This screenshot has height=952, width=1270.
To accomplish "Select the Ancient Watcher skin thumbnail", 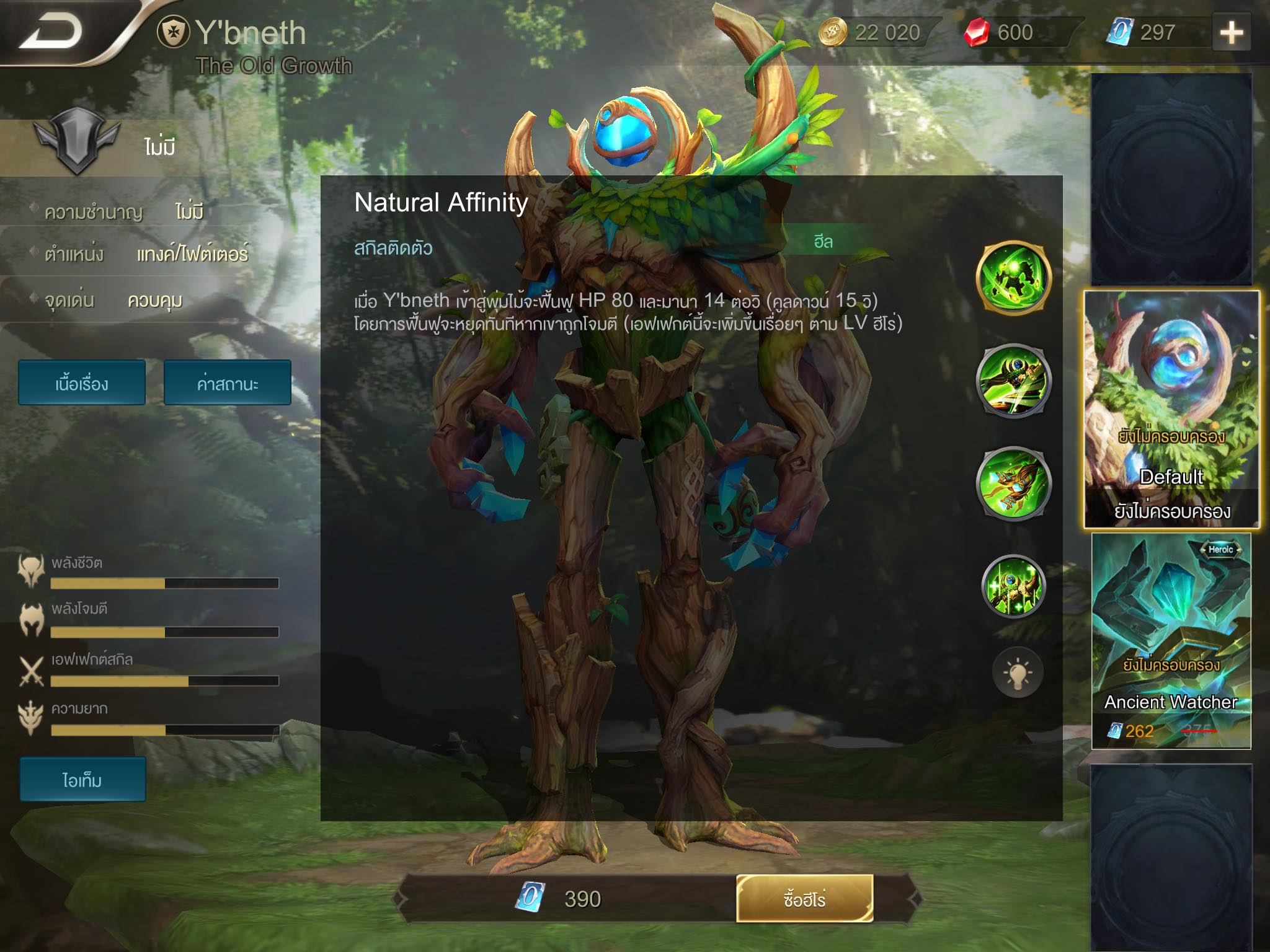I will (1171, 641).
